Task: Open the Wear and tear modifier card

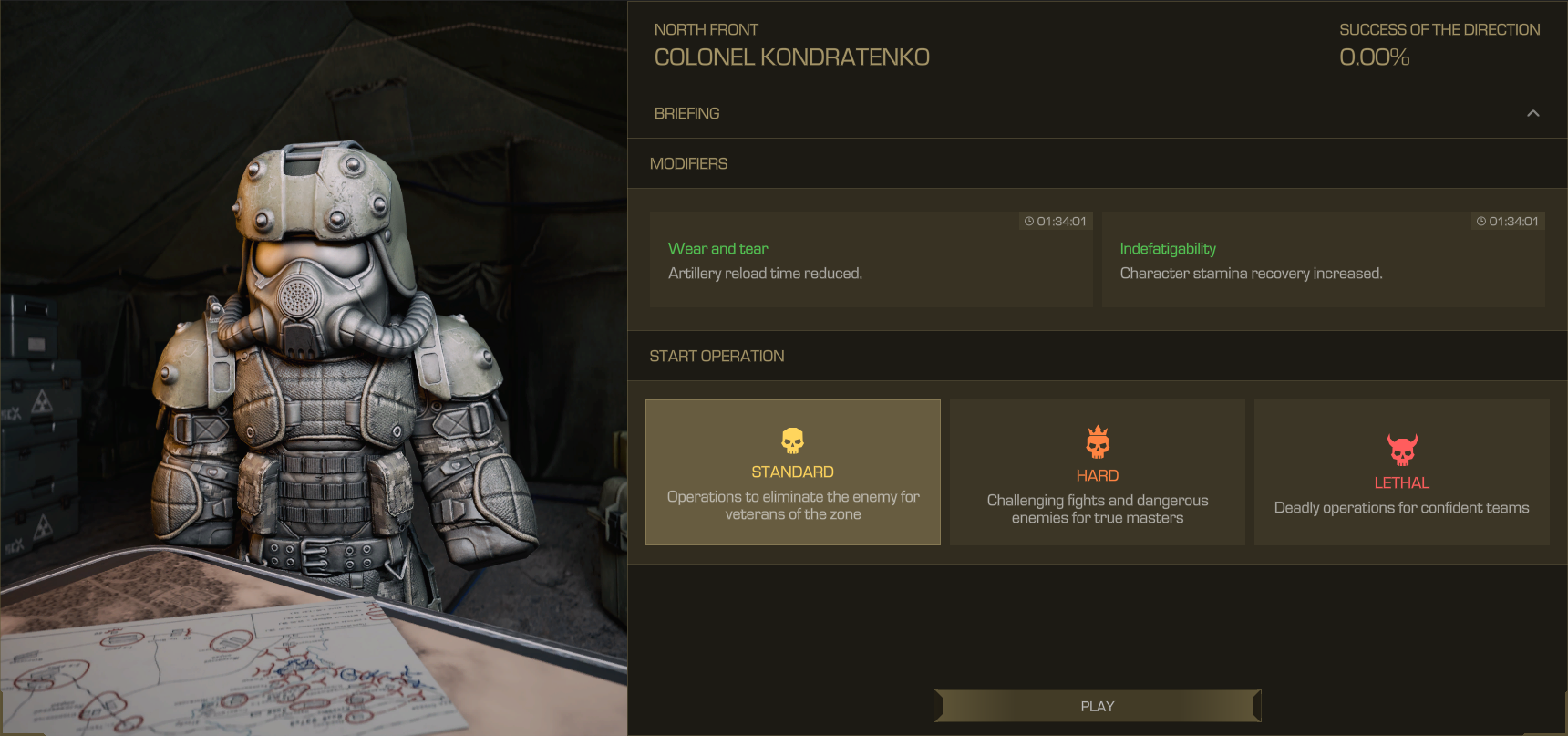Action: pyautogui.click(x=871, y=260)
